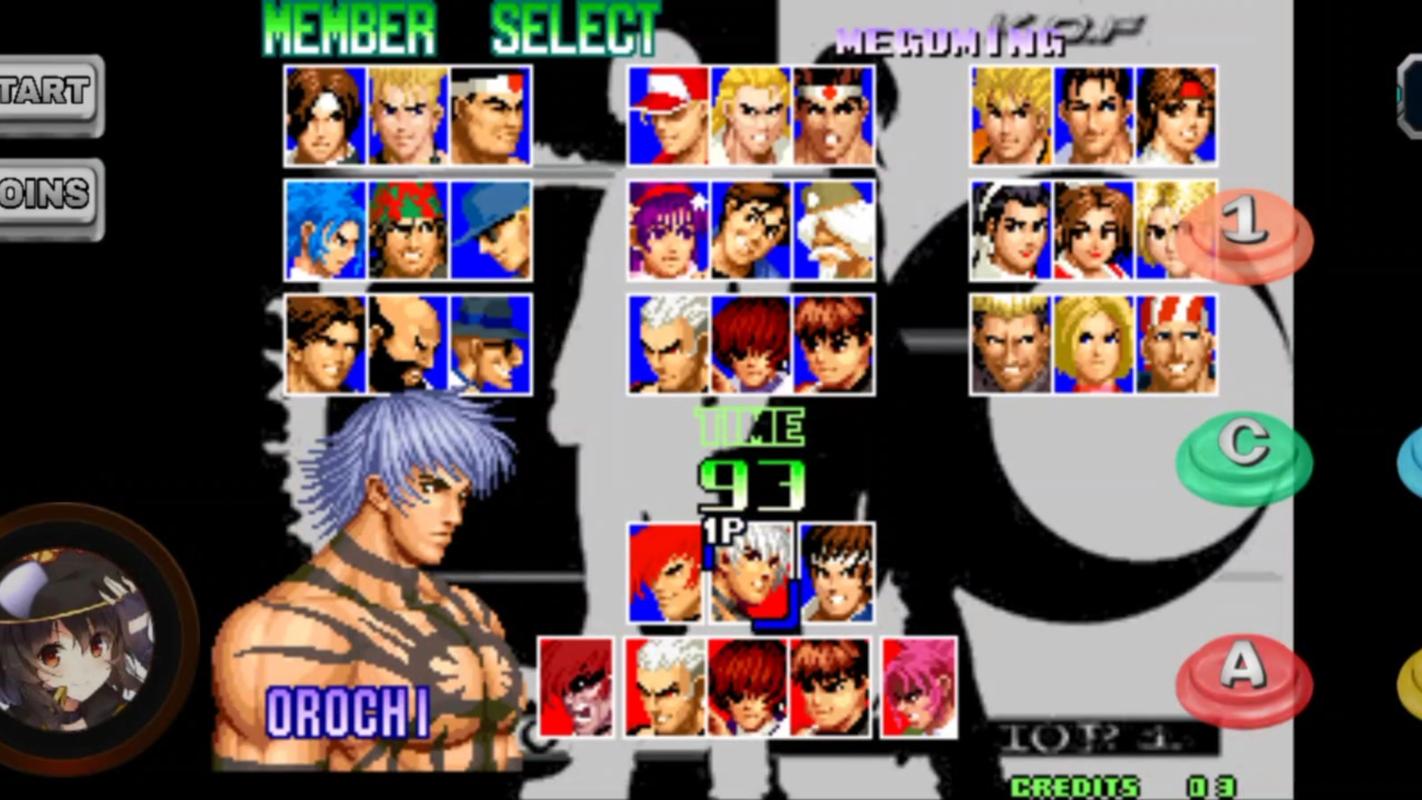Screen dimensions: 1422x800
Task: Pick blue-haired Leona's portrait
Action: coord(325,230)
